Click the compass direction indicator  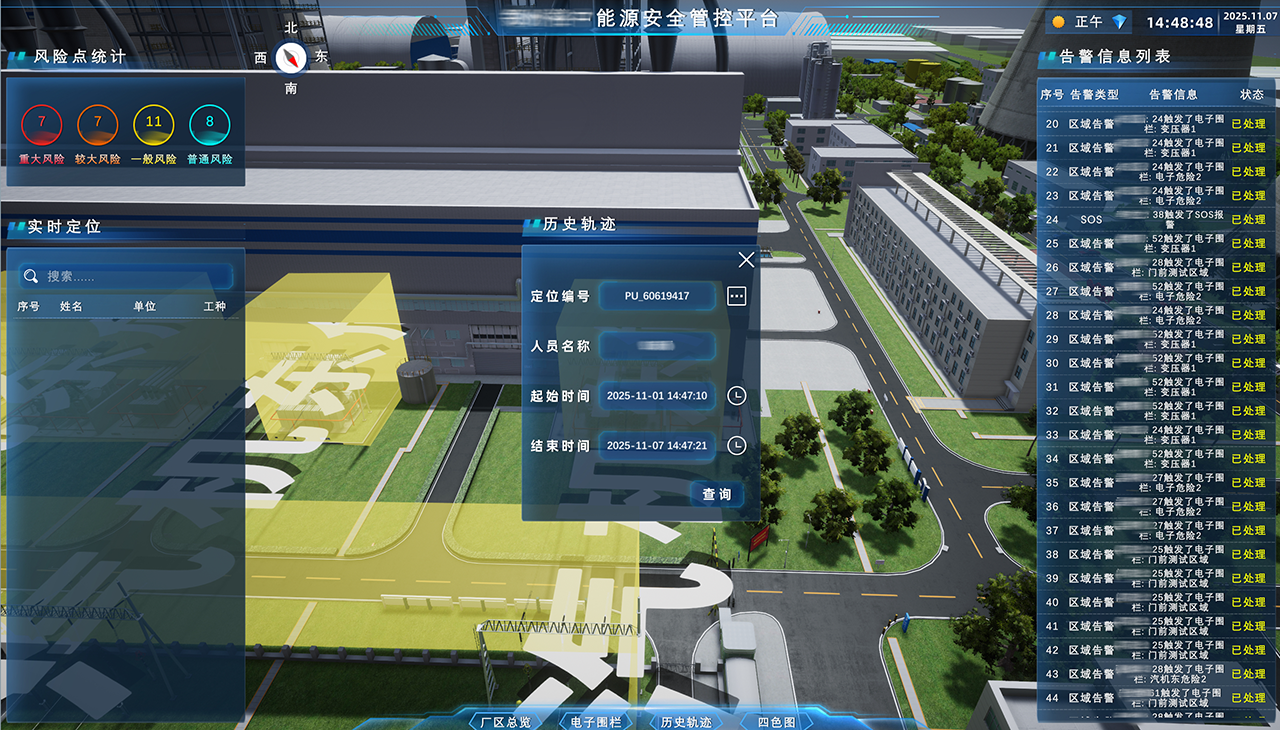coord(291,58)
